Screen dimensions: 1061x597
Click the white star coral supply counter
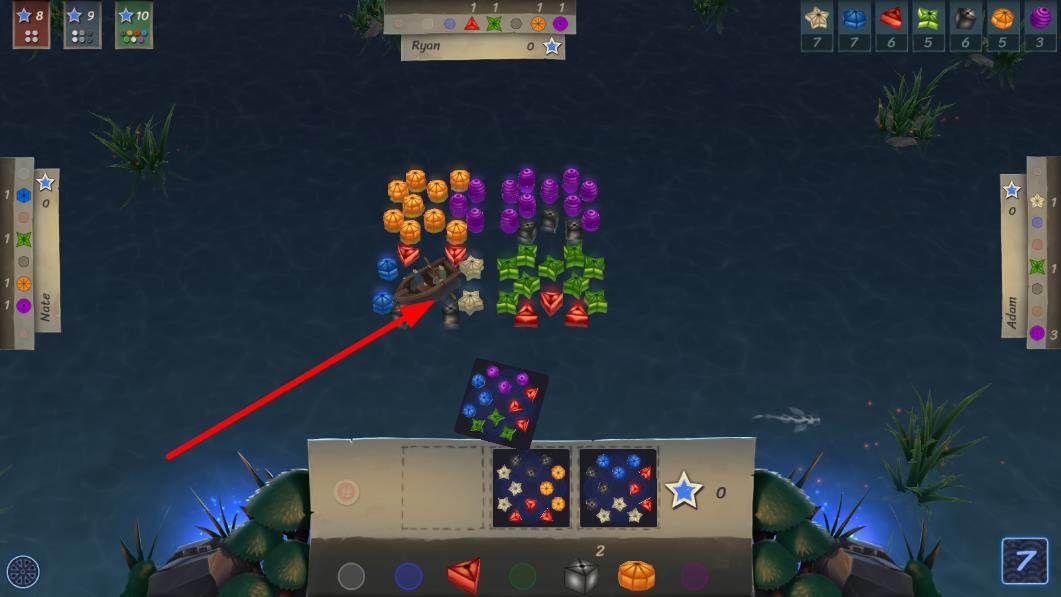point(818,27)
